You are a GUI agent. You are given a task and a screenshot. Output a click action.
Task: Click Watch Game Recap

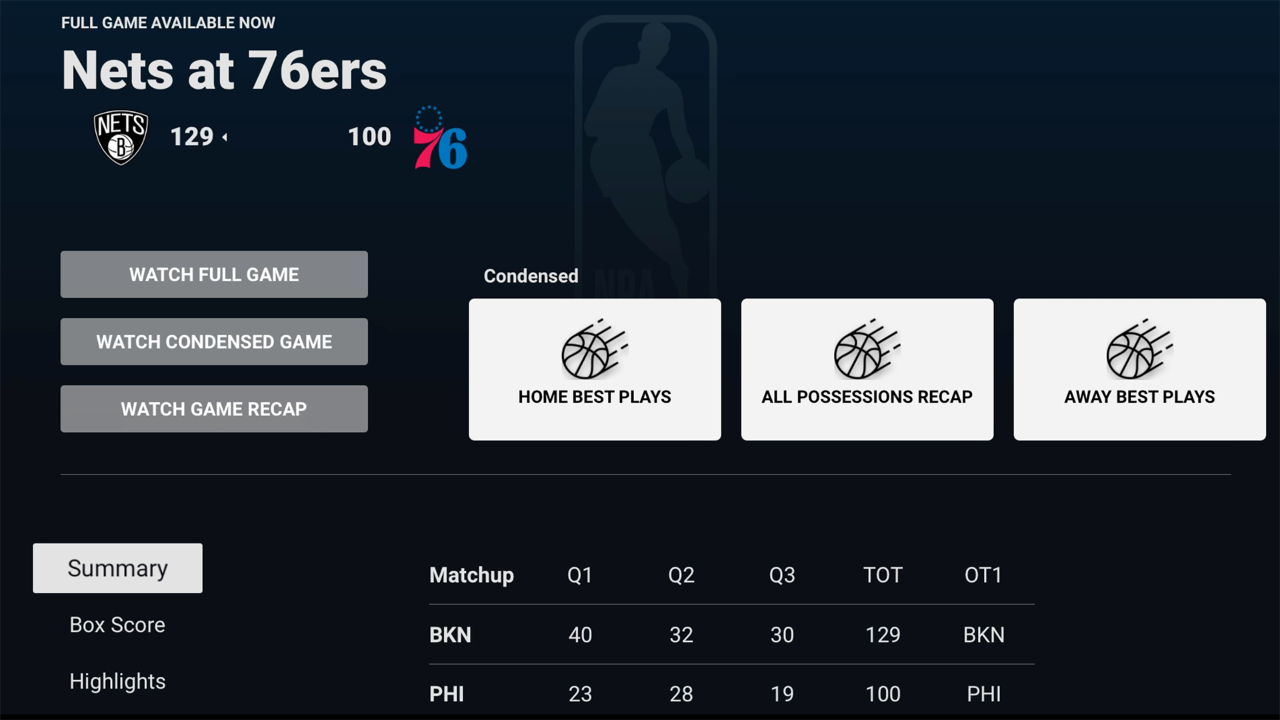coord(213,408)
